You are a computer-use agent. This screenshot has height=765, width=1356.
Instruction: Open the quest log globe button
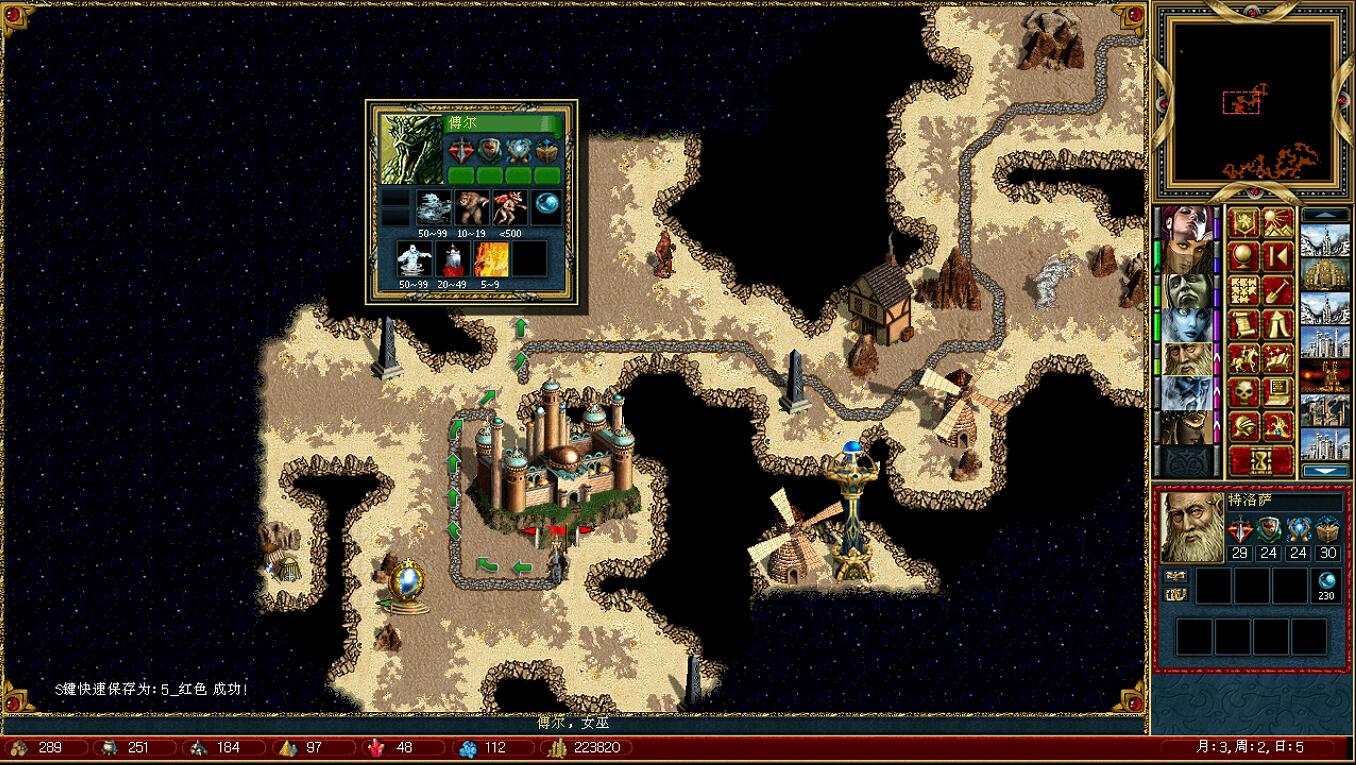pyautogui.click(x=1243, y=257)
